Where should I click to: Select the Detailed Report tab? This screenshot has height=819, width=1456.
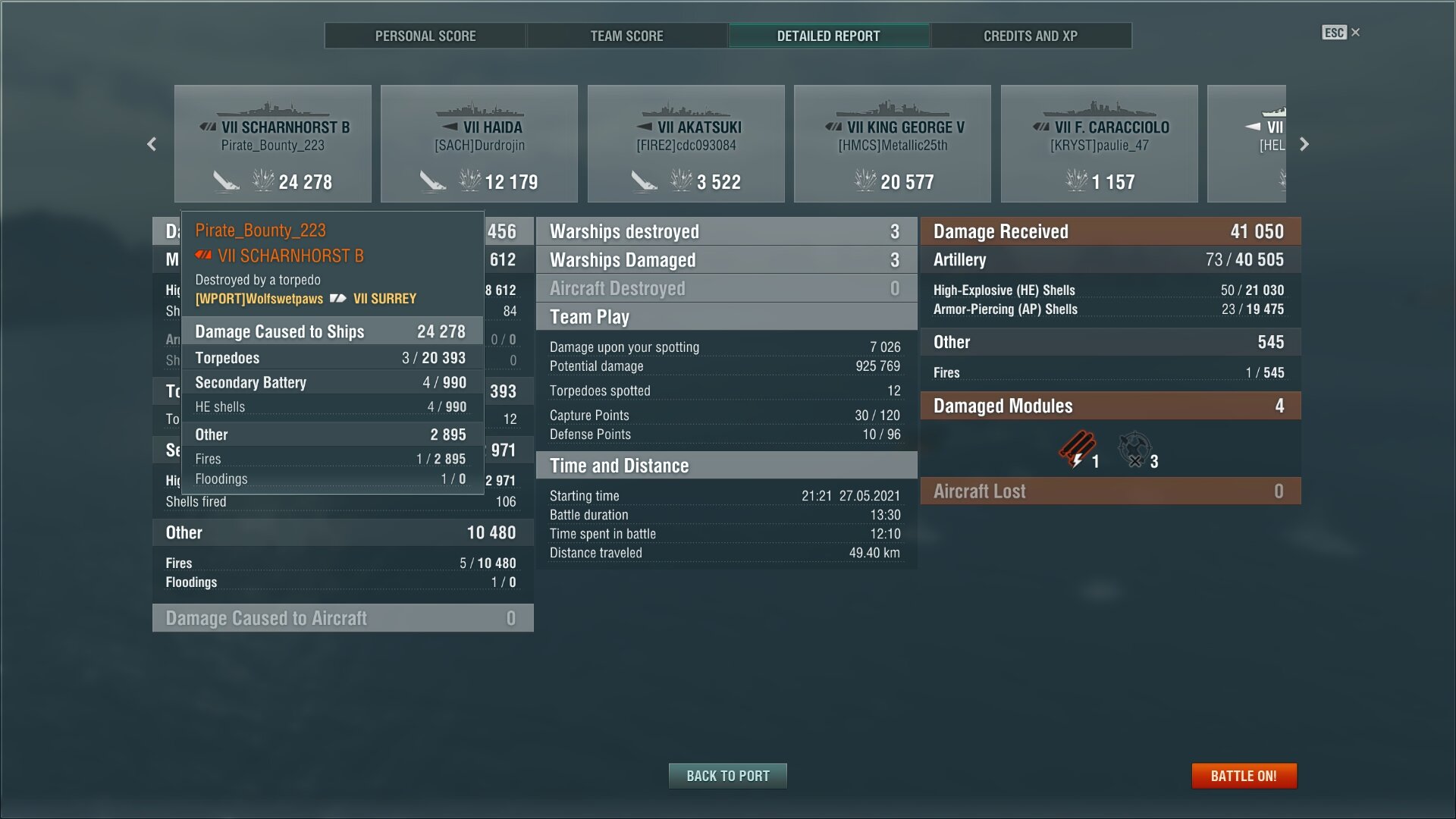pyautogui.click(x=828, y=36)
